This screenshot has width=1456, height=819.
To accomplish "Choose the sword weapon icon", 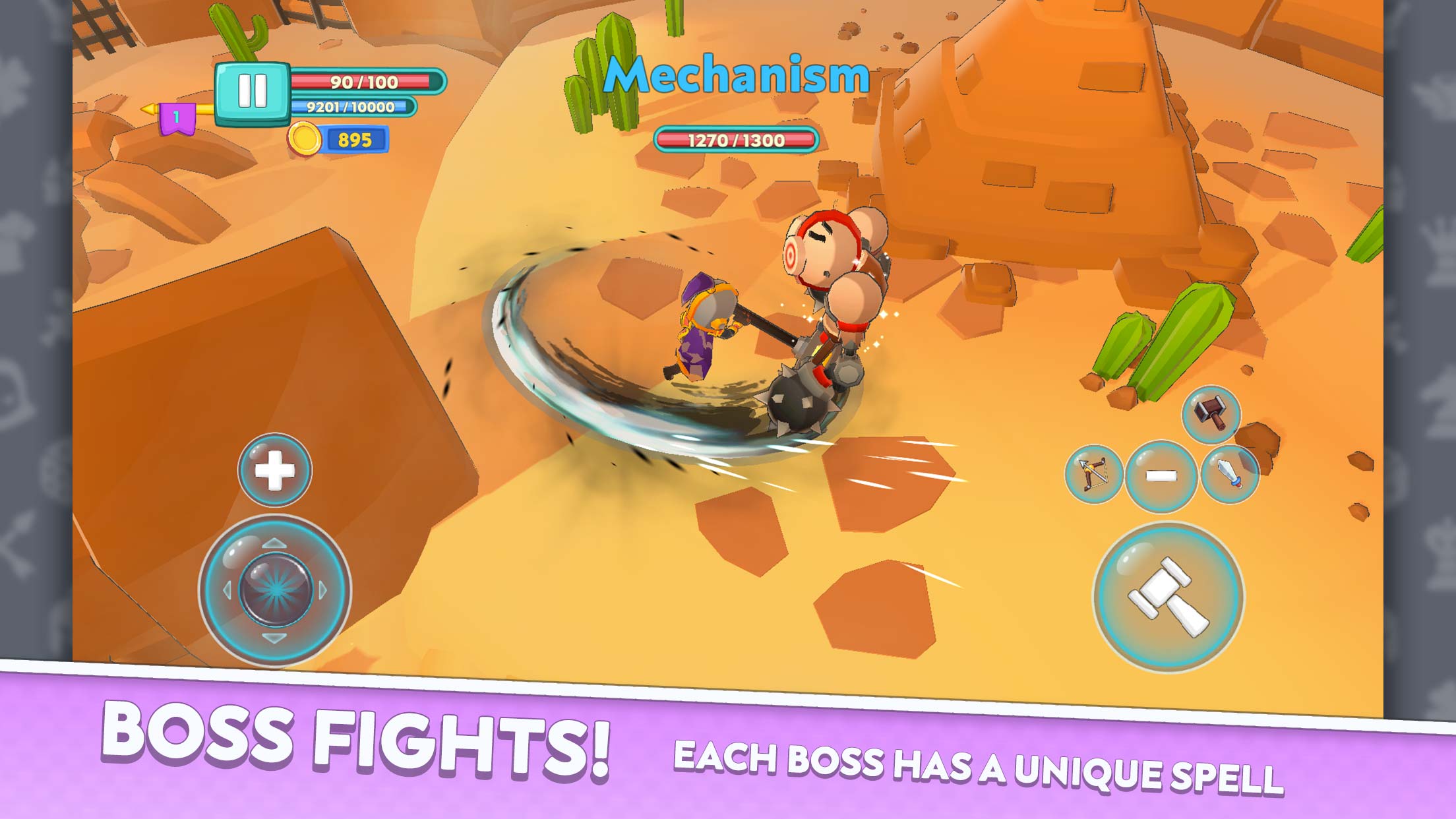I will pyautogui.click(x=1229, y=473).
